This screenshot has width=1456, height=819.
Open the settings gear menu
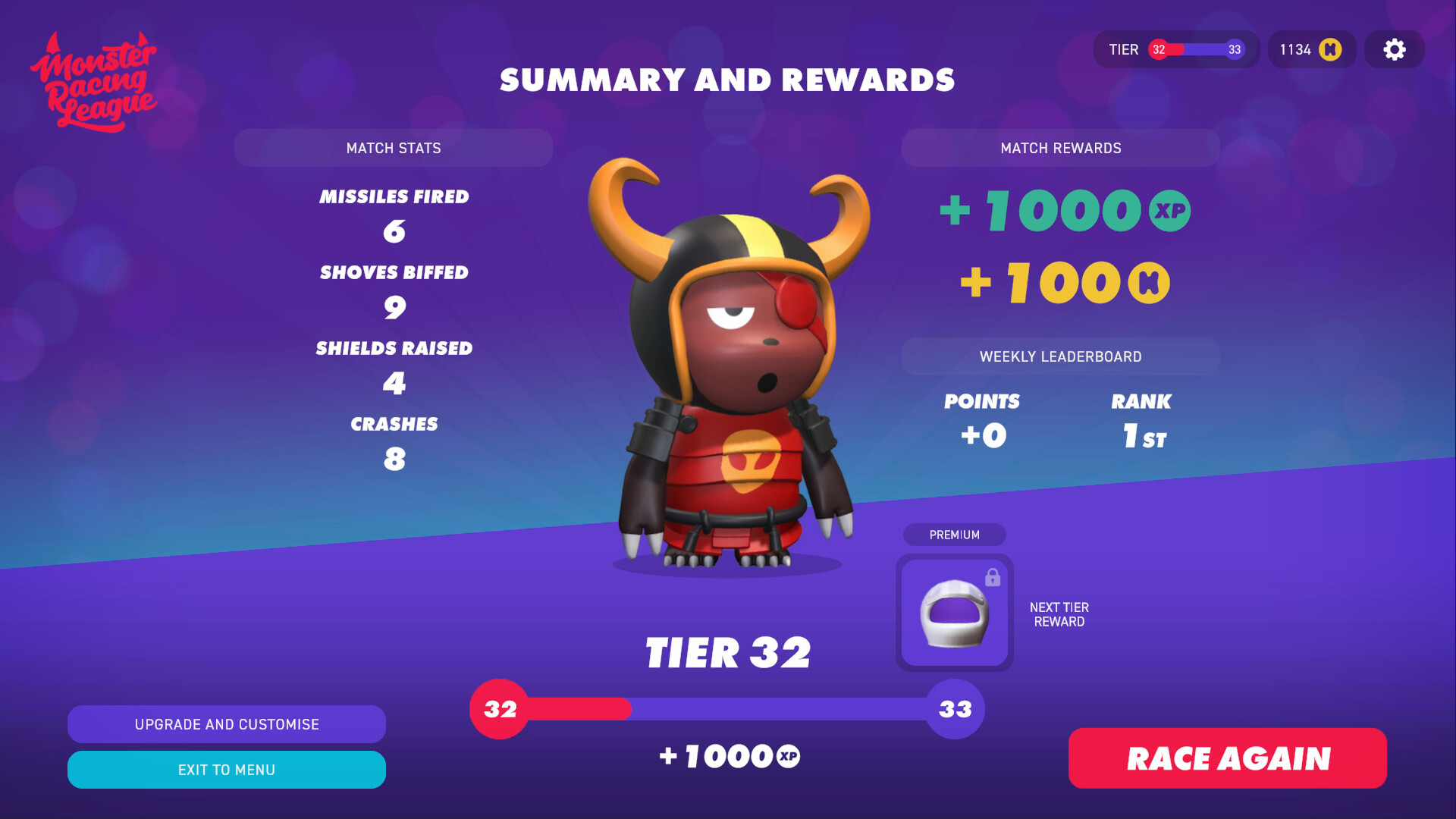click(1394, 49)
